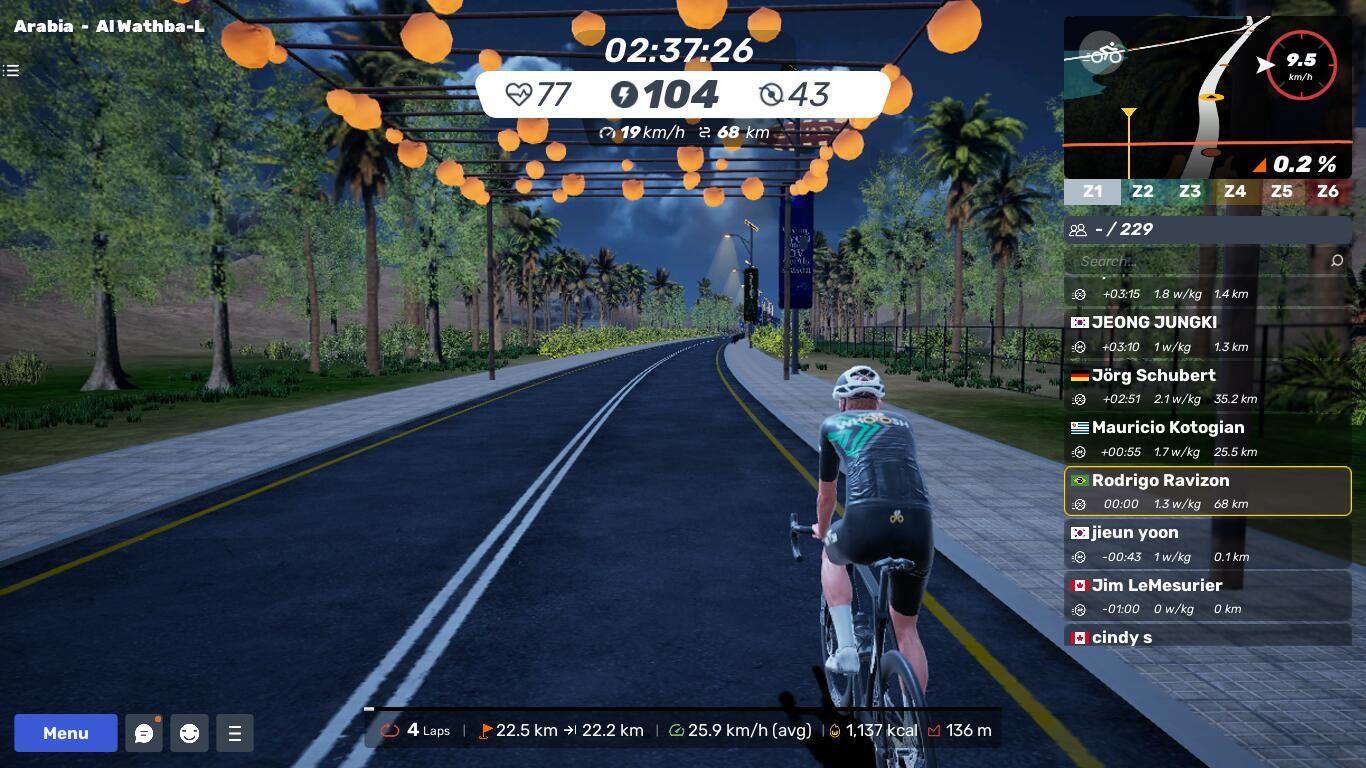This screenshot has height=768, width=1366.
Task: Click the search magnifier icon
Action: point(1337,261)
